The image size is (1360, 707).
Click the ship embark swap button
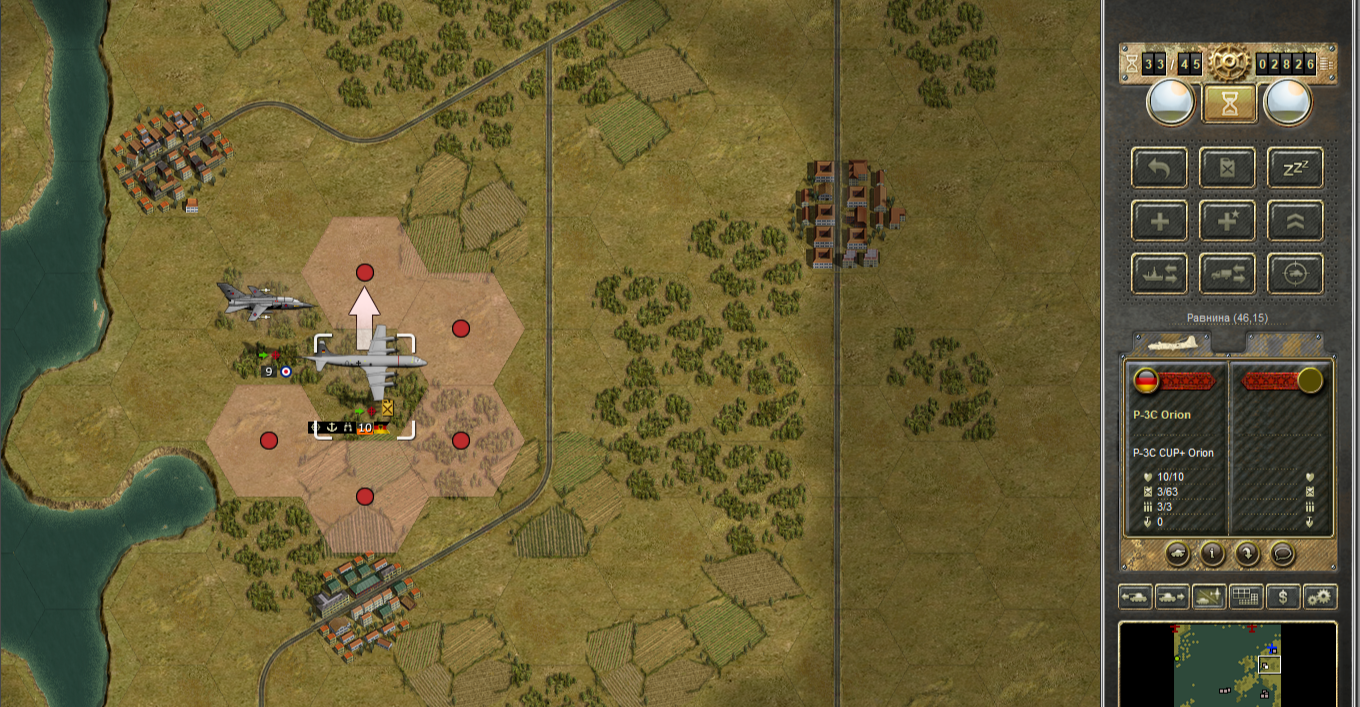click(1160, 273)
